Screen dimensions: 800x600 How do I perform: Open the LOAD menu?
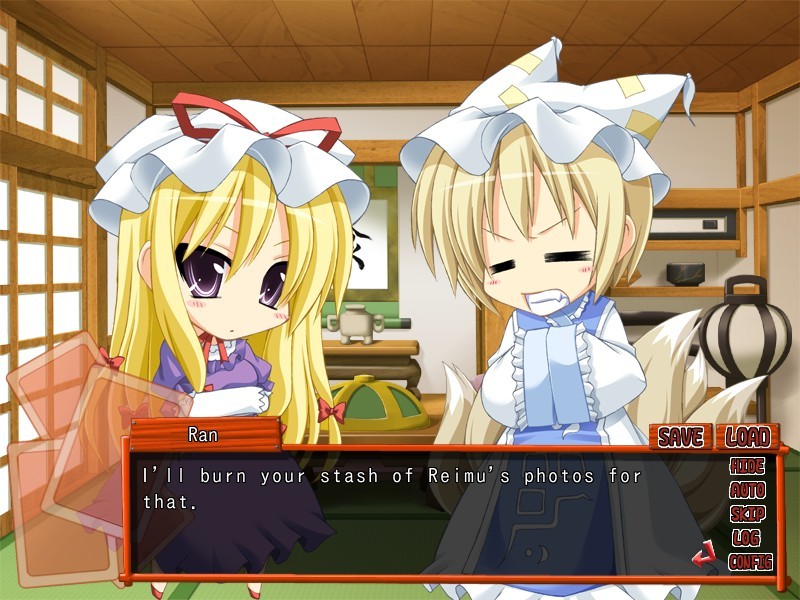pos(748,436)
